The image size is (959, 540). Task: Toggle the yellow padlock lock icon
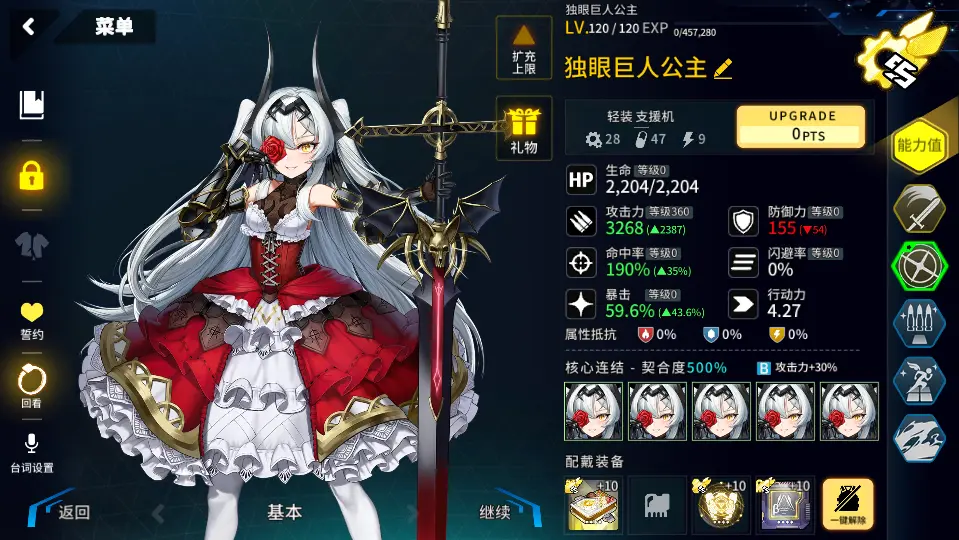(x=32, y=177)
